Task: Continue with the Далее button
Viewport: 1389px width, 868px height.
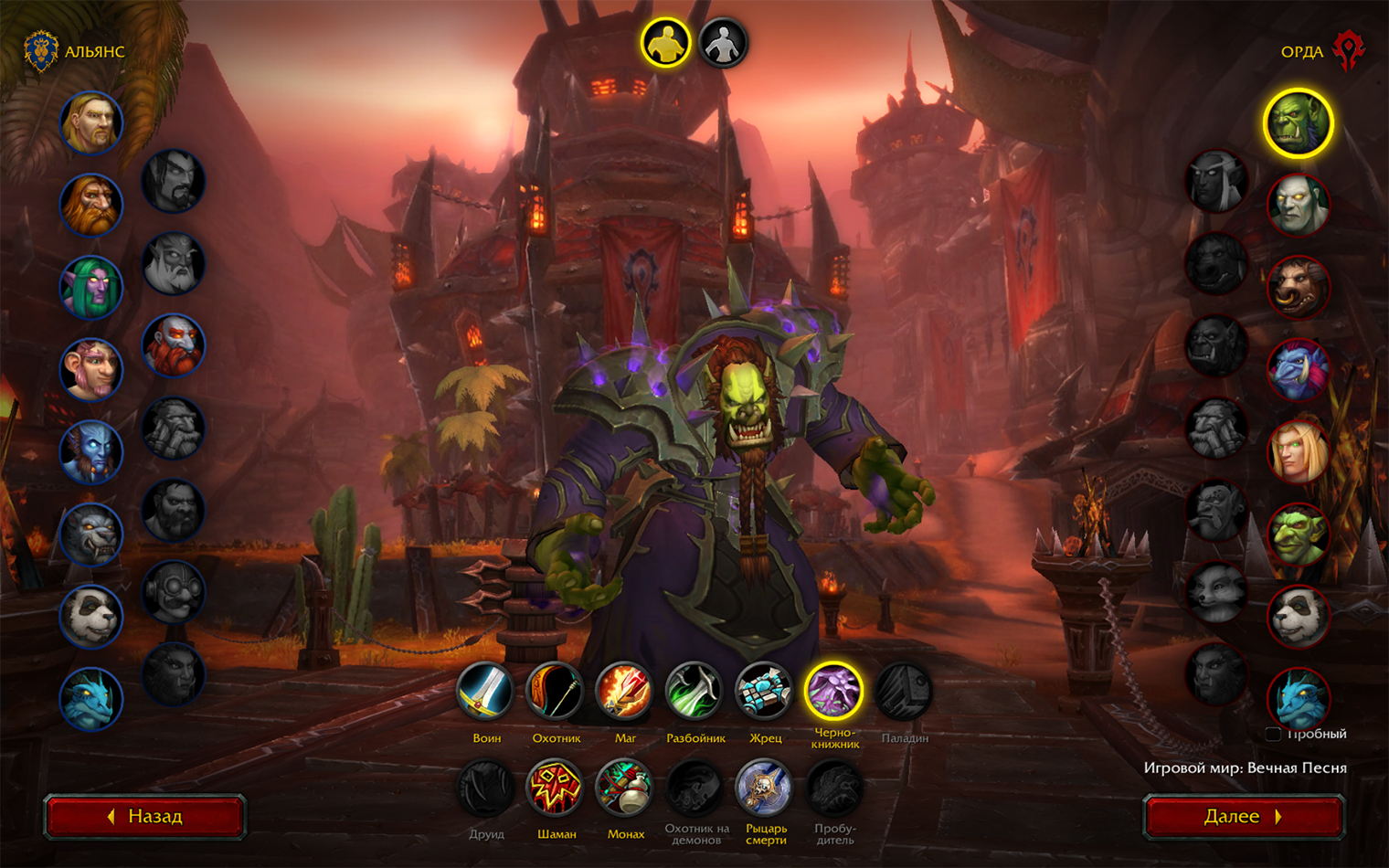Action: [x=1244, y=816]
